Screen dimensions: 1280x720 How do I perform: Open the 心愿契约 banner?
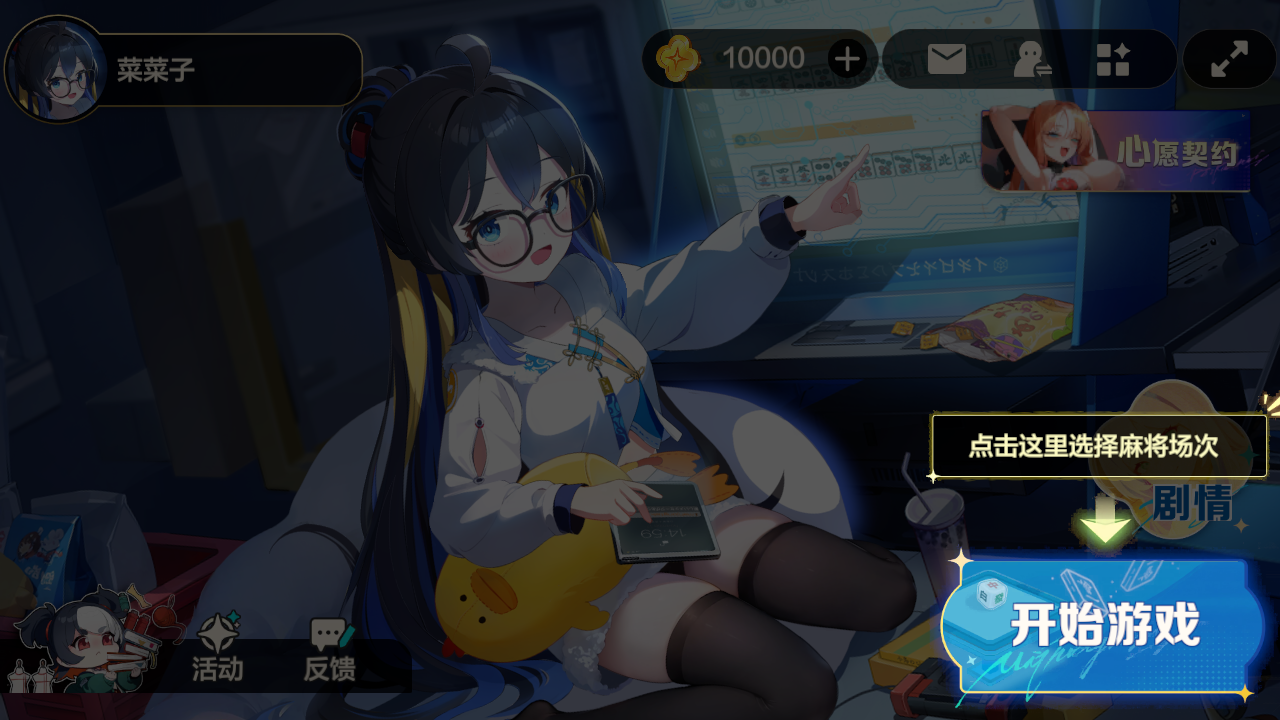[x=1116, y=151]
